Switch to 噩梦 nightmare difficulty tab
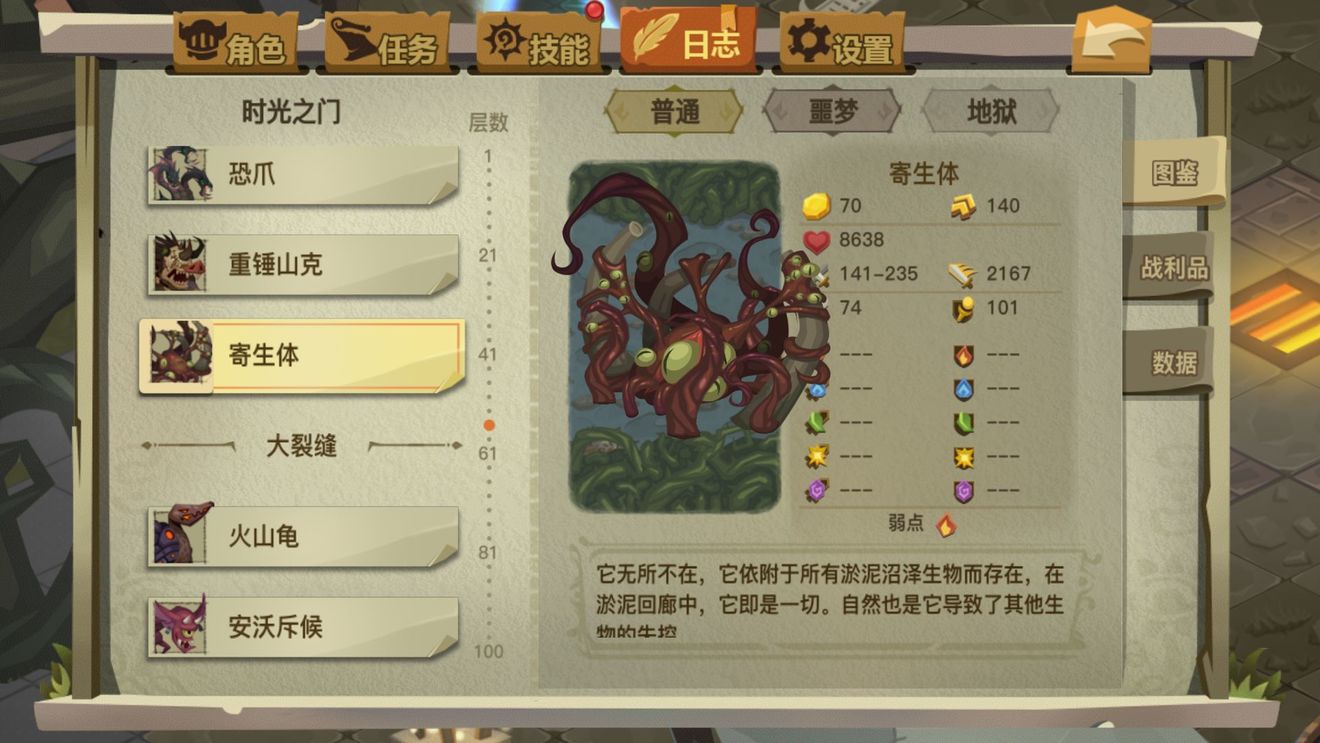This screenshot has height=743, width=1320. 832,112
